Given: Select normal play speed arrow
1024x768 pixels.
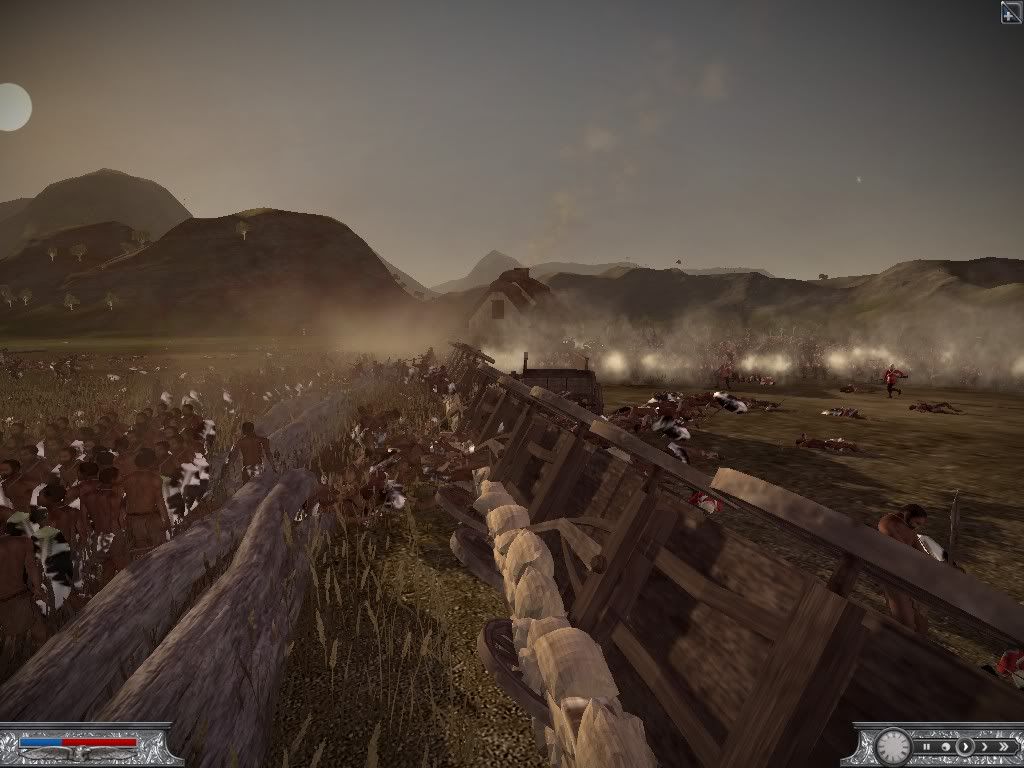Looking at the screenshot, I should pyautogui.click(x=965, y=747).
